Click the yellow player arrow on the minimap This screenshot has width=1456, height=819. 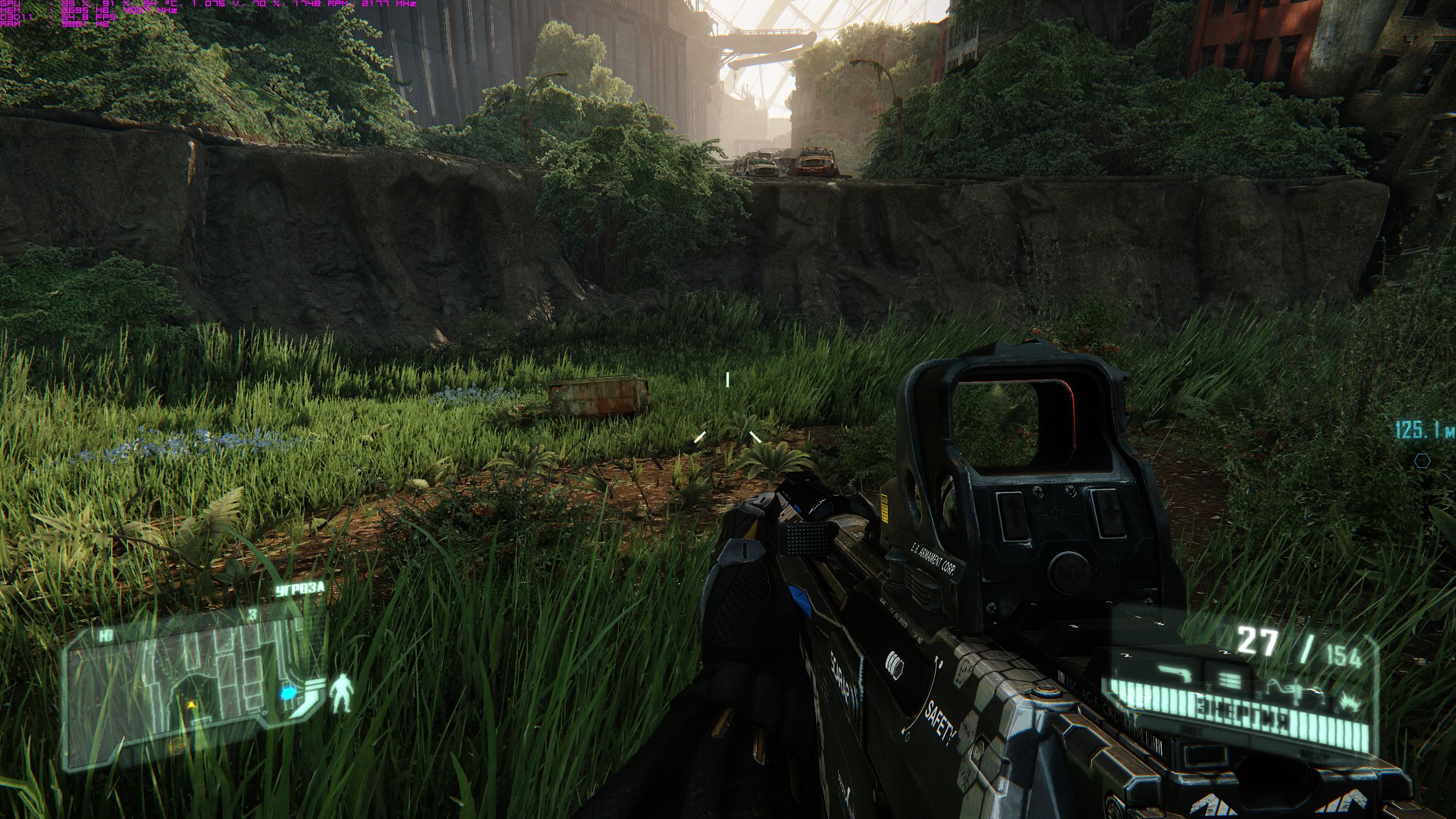click(x=192, y=705)
